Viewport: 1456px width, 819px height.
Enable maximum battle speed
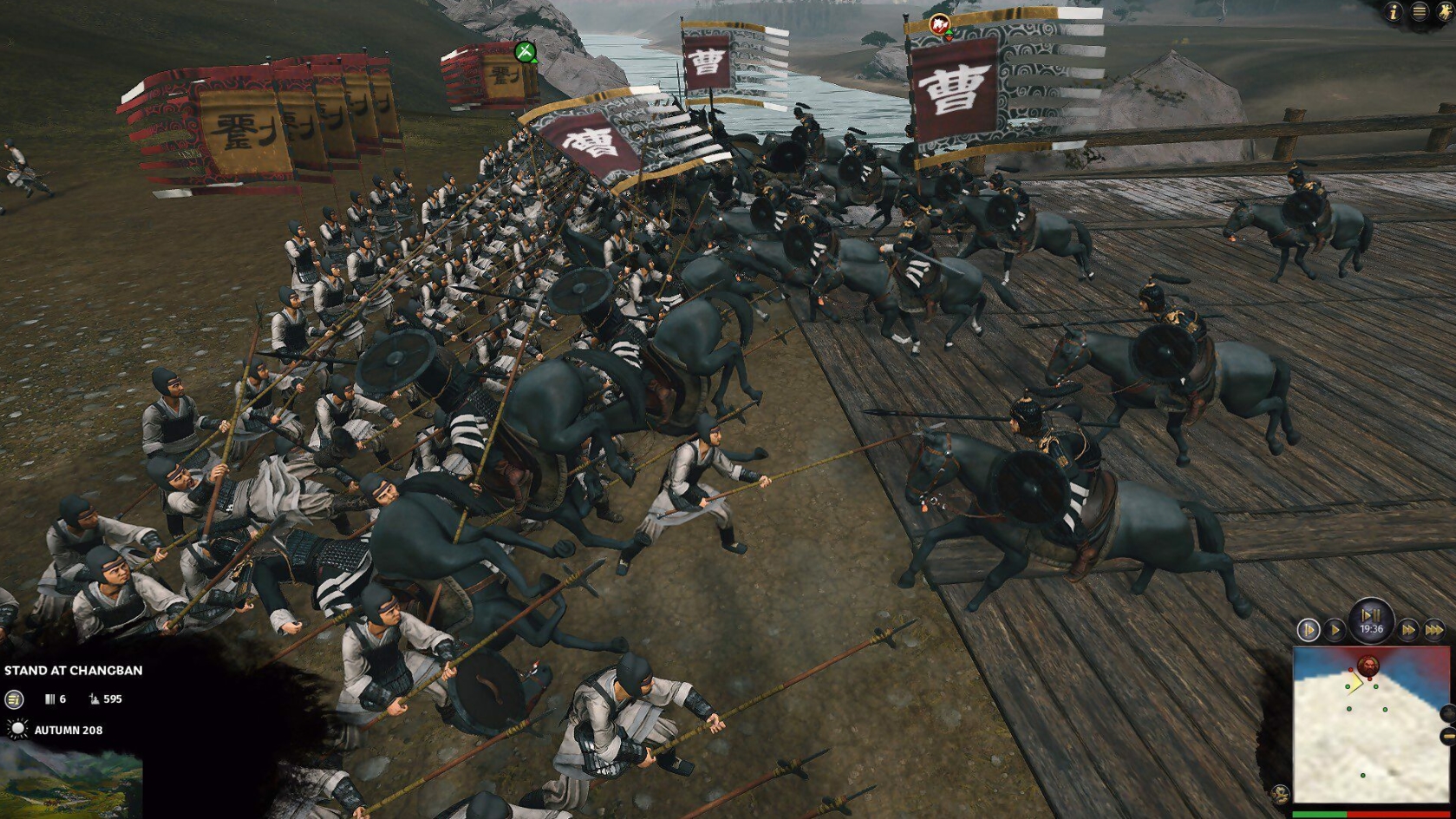pyautogui.click(x=1435, y=632)
